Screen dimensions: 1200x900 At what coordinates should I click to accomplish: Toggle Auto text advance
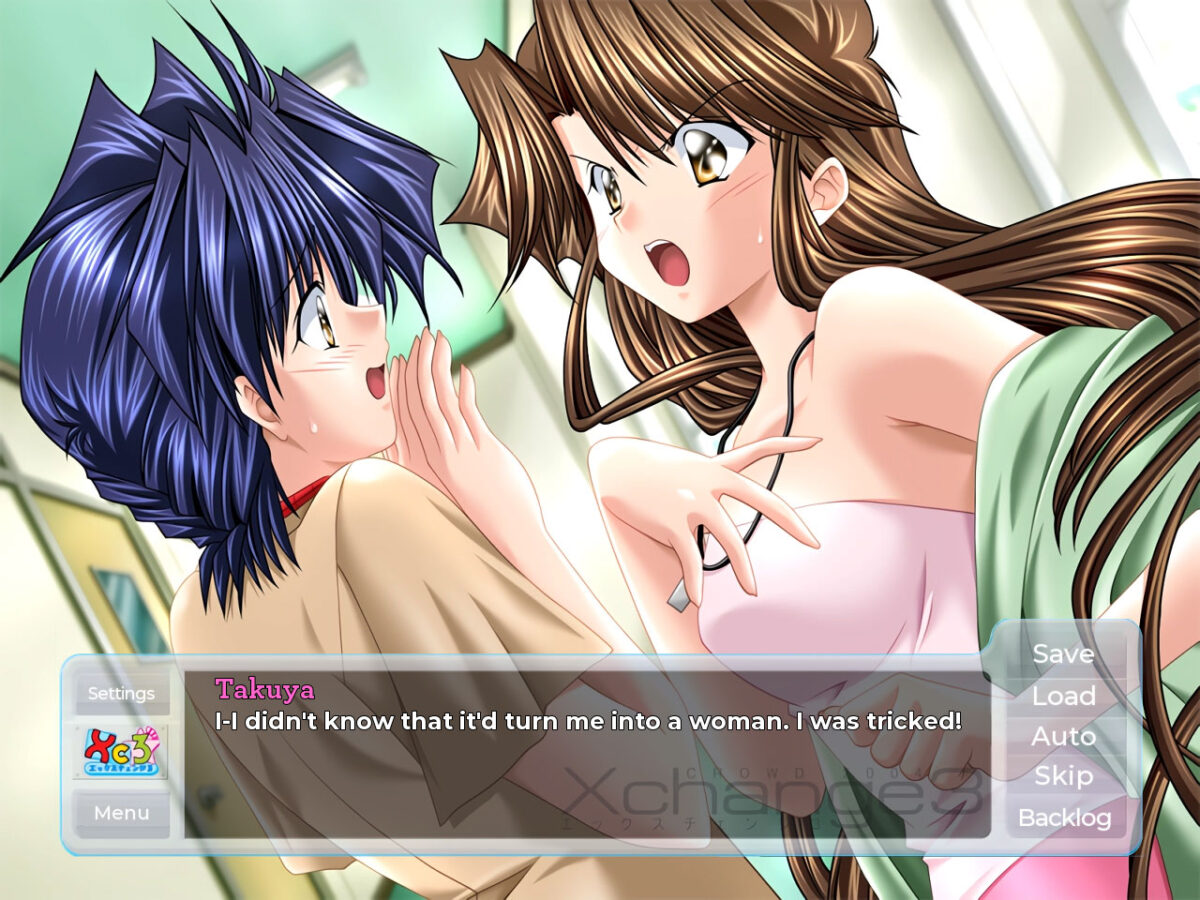(x=1063, y=736)
